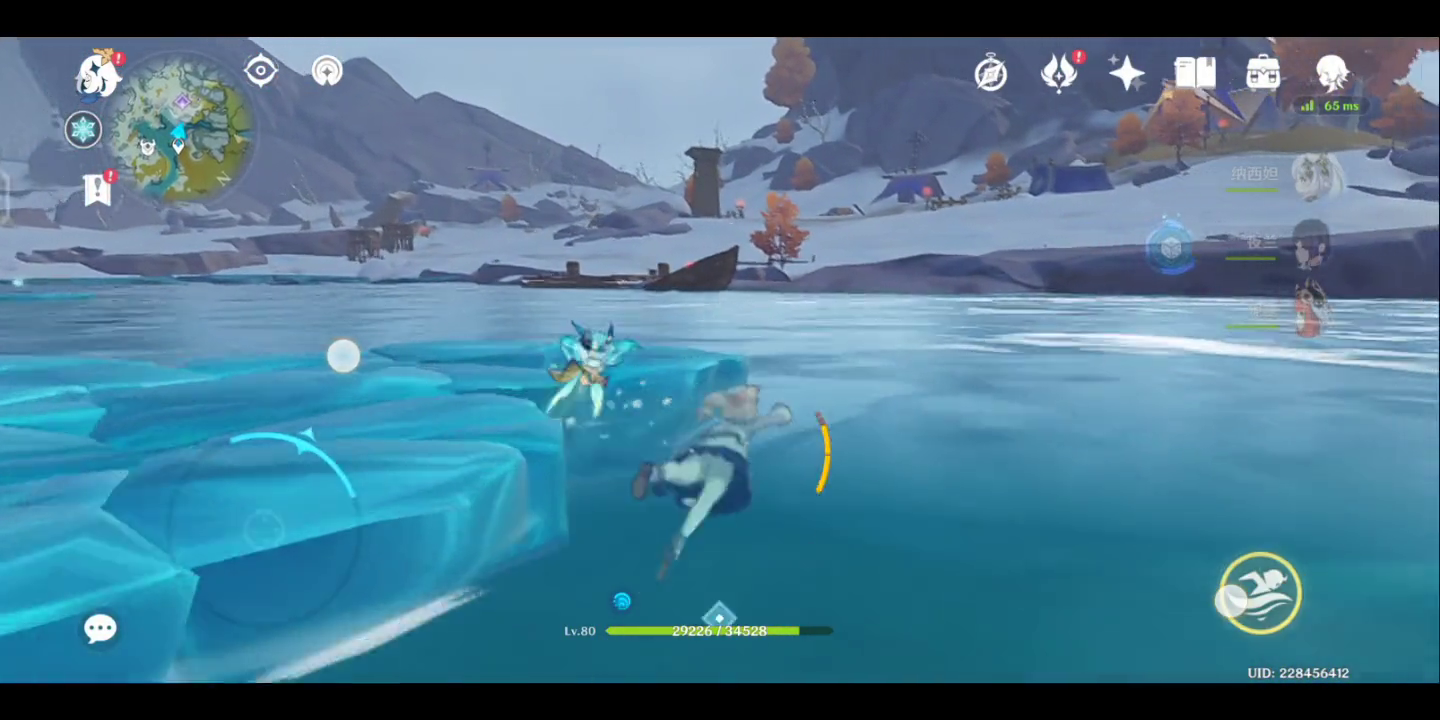
Task: Tap the arch-shaped icon with a star
Action: 327,71
